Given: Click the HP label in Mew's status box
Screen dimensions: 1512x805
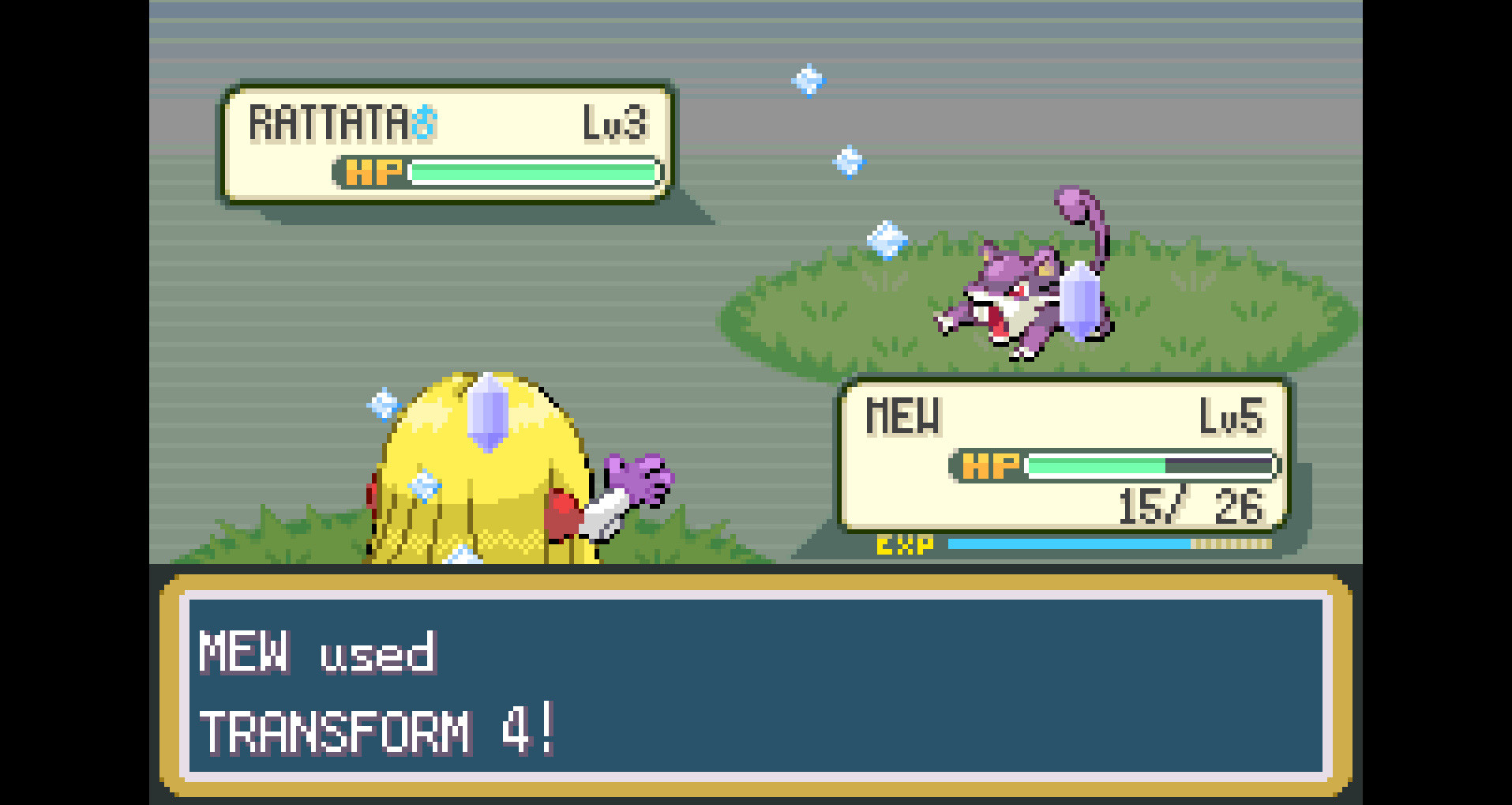Looking at the screenshot, I should (x=989, y=465).
